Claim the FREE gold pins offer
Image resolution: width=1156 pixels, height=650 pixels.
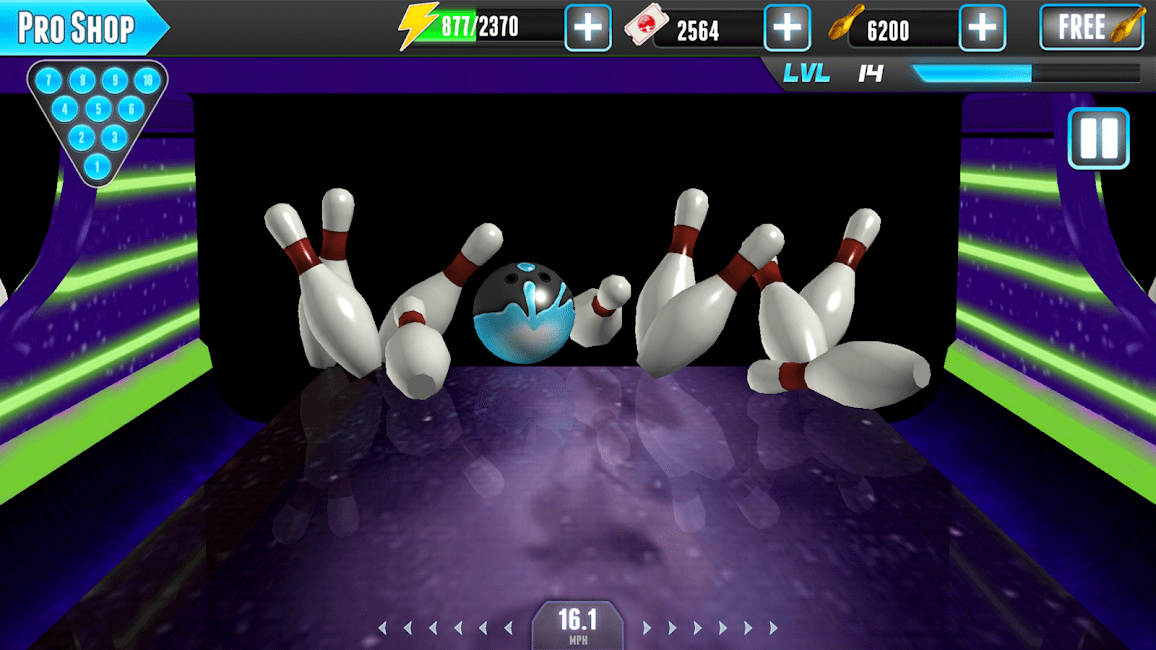click(x=1092, y=27)
